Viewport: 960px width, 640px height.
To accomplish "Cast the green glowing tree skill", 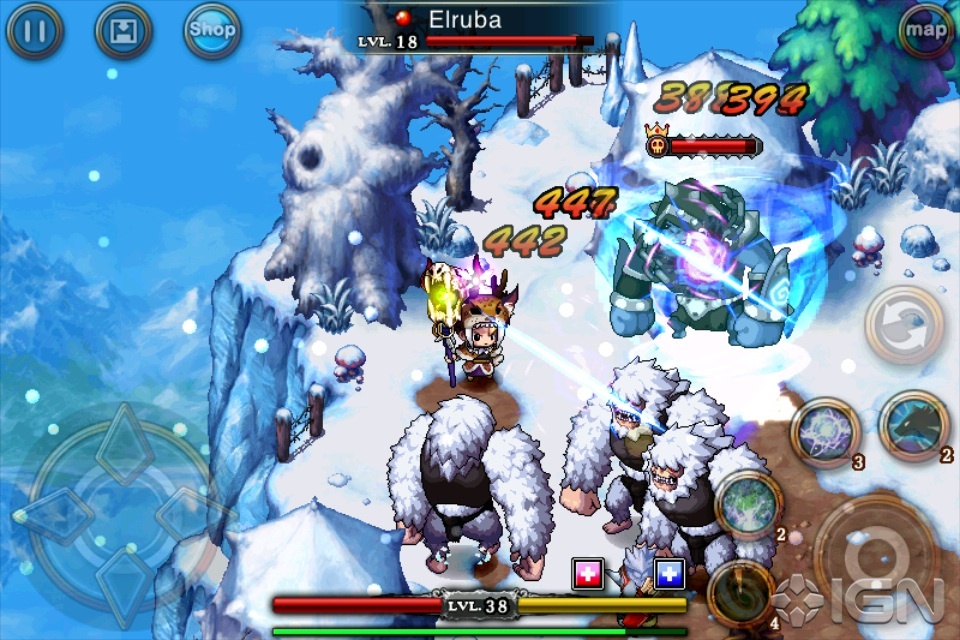I will (747, 503).
